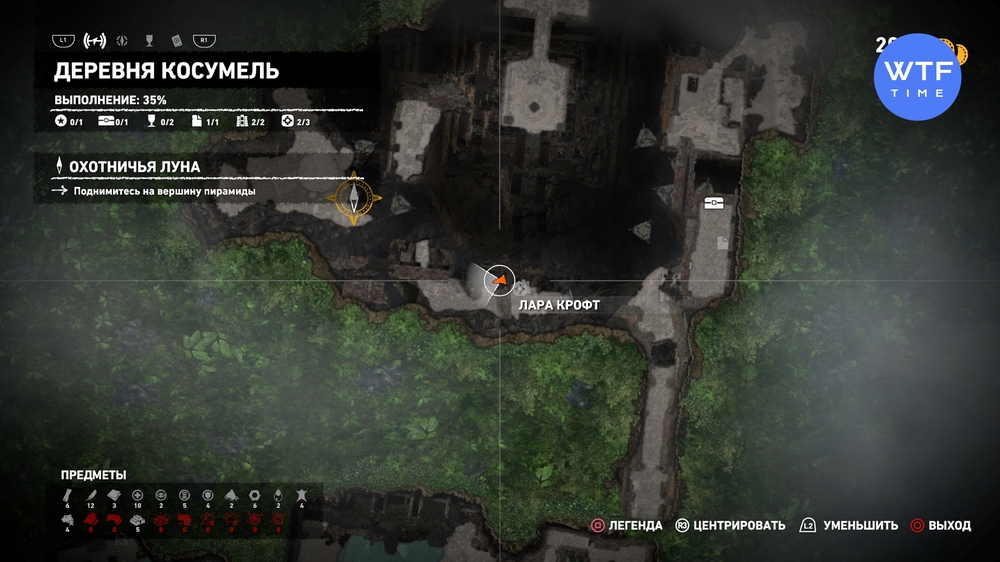Zoom out using УМЕНЬШИТЬ
The image size is (1000, 562).
coord(848,525)
